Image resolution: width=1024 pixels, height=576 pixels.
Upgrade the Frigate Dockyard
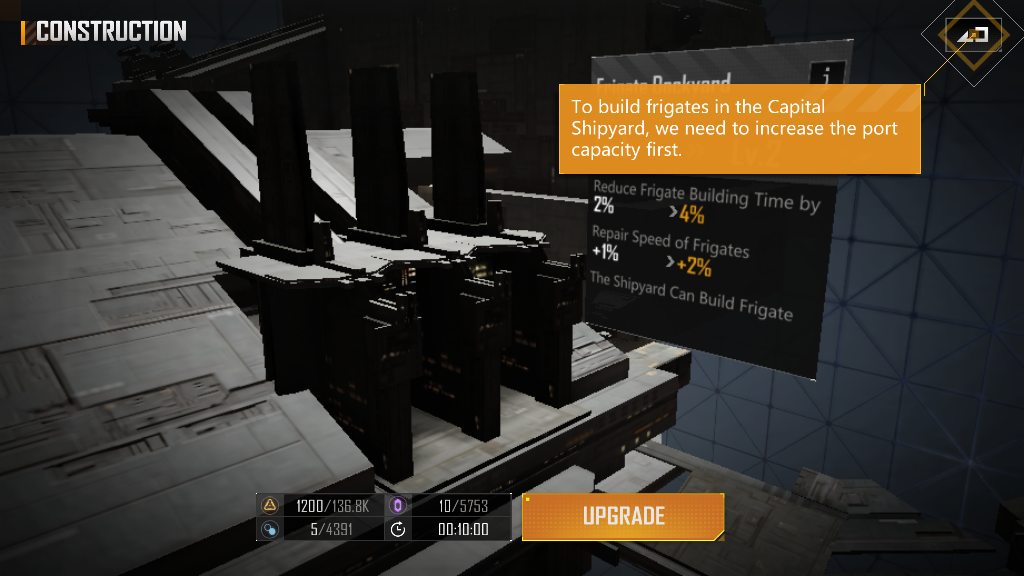click(623, 516)
